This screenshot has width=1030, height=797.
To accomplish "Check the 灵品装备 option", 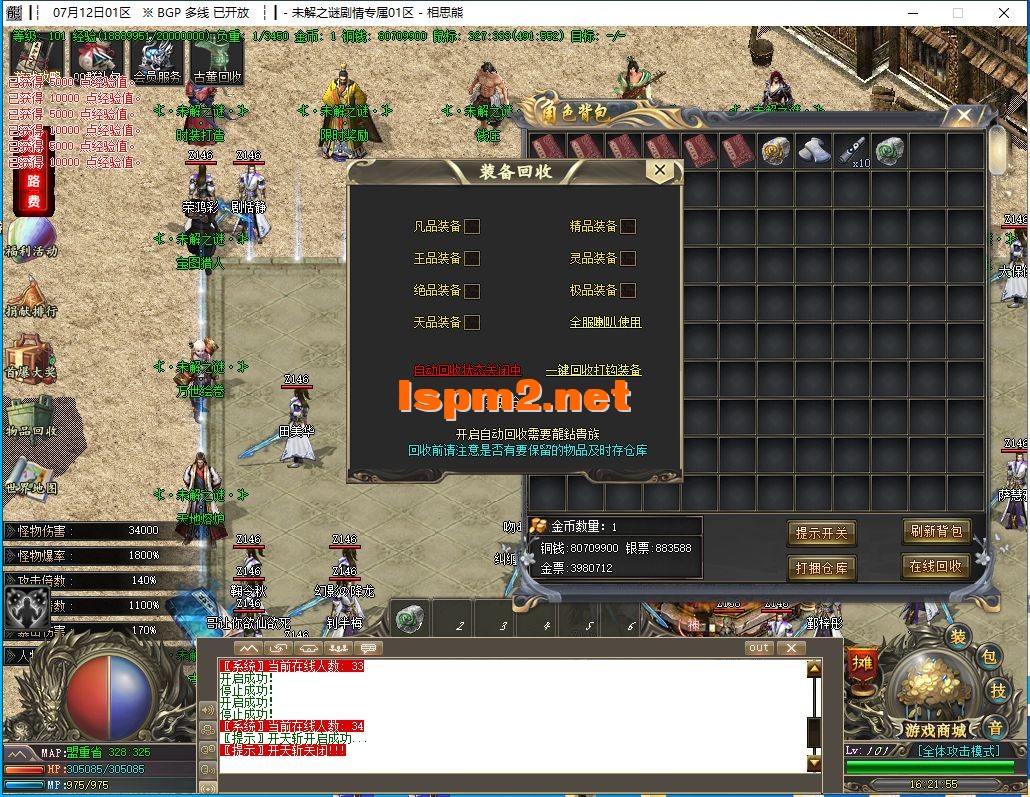I will [x=628, y=258].
